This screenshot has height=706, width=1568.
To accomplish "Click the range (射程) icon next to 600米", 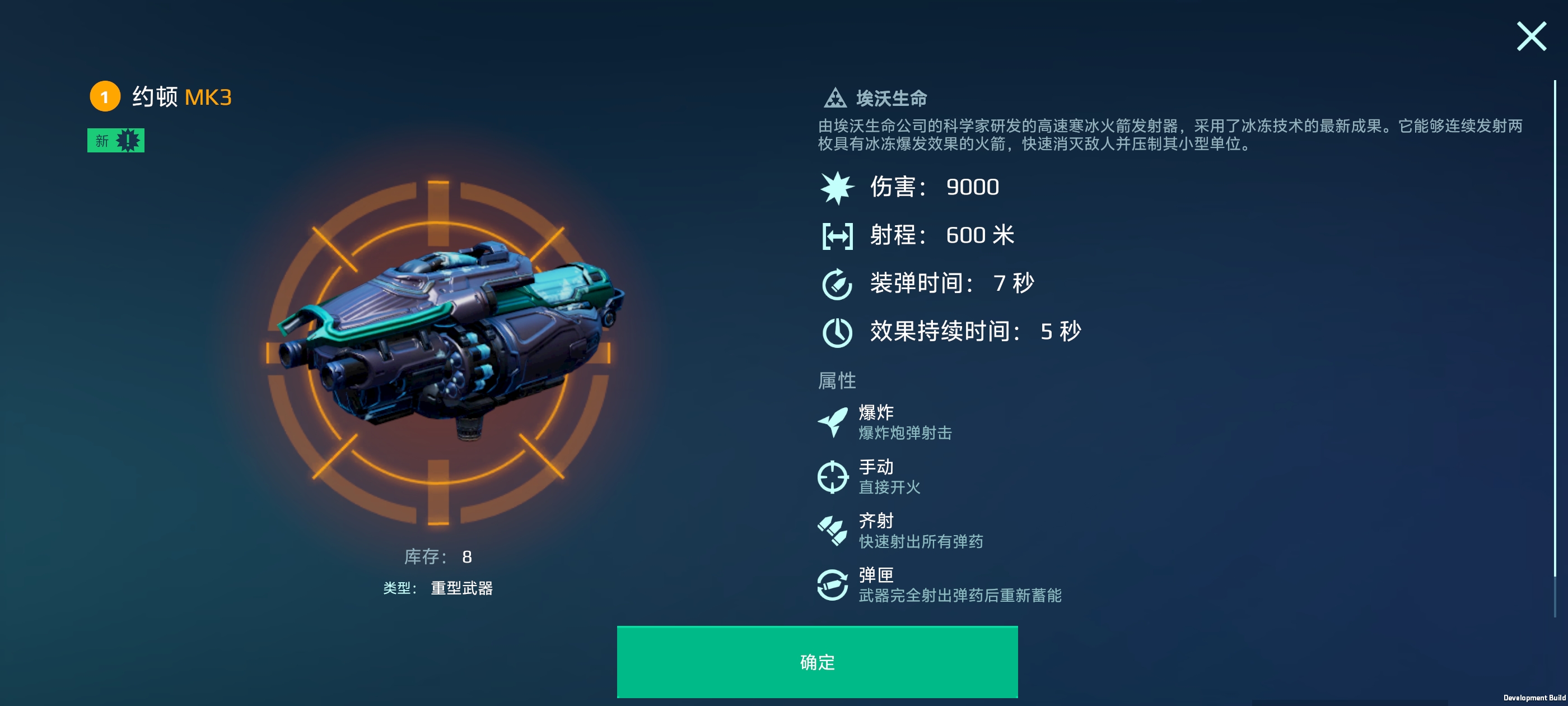I will click(x=838, y=235).
